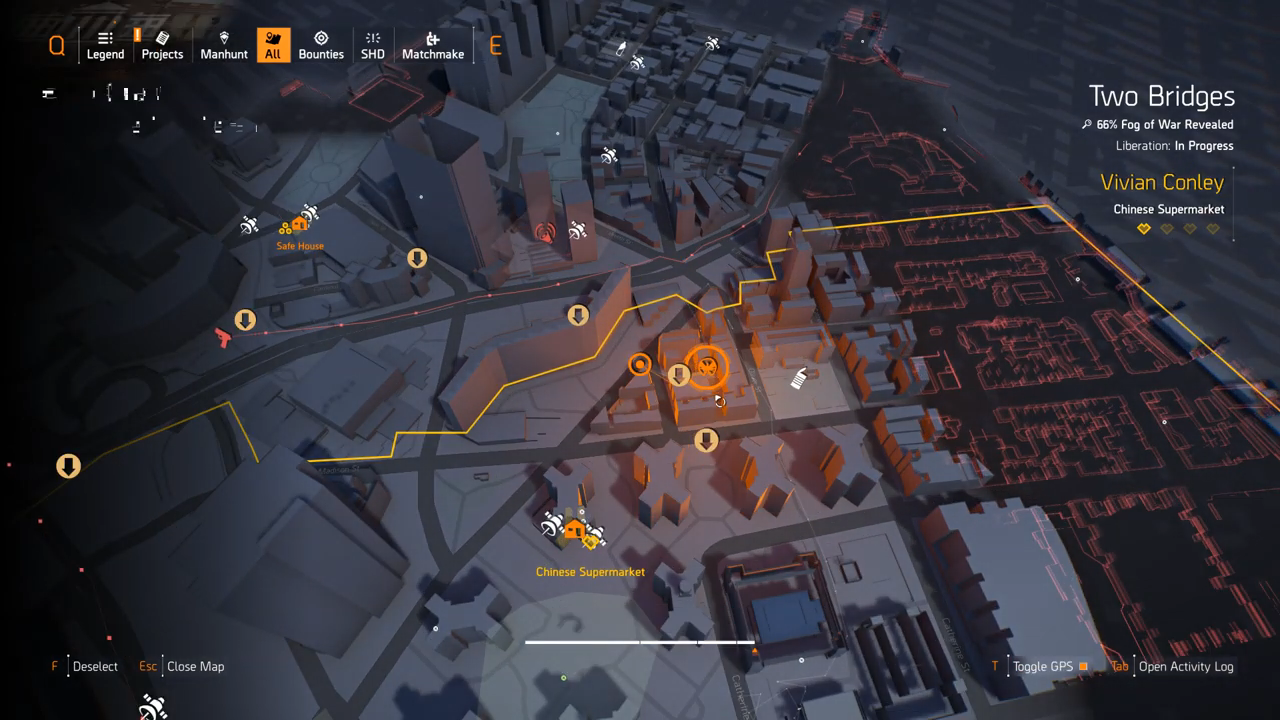Select the white water bottle marker
The image size is (1280, 720).
(x=799, y=379)
